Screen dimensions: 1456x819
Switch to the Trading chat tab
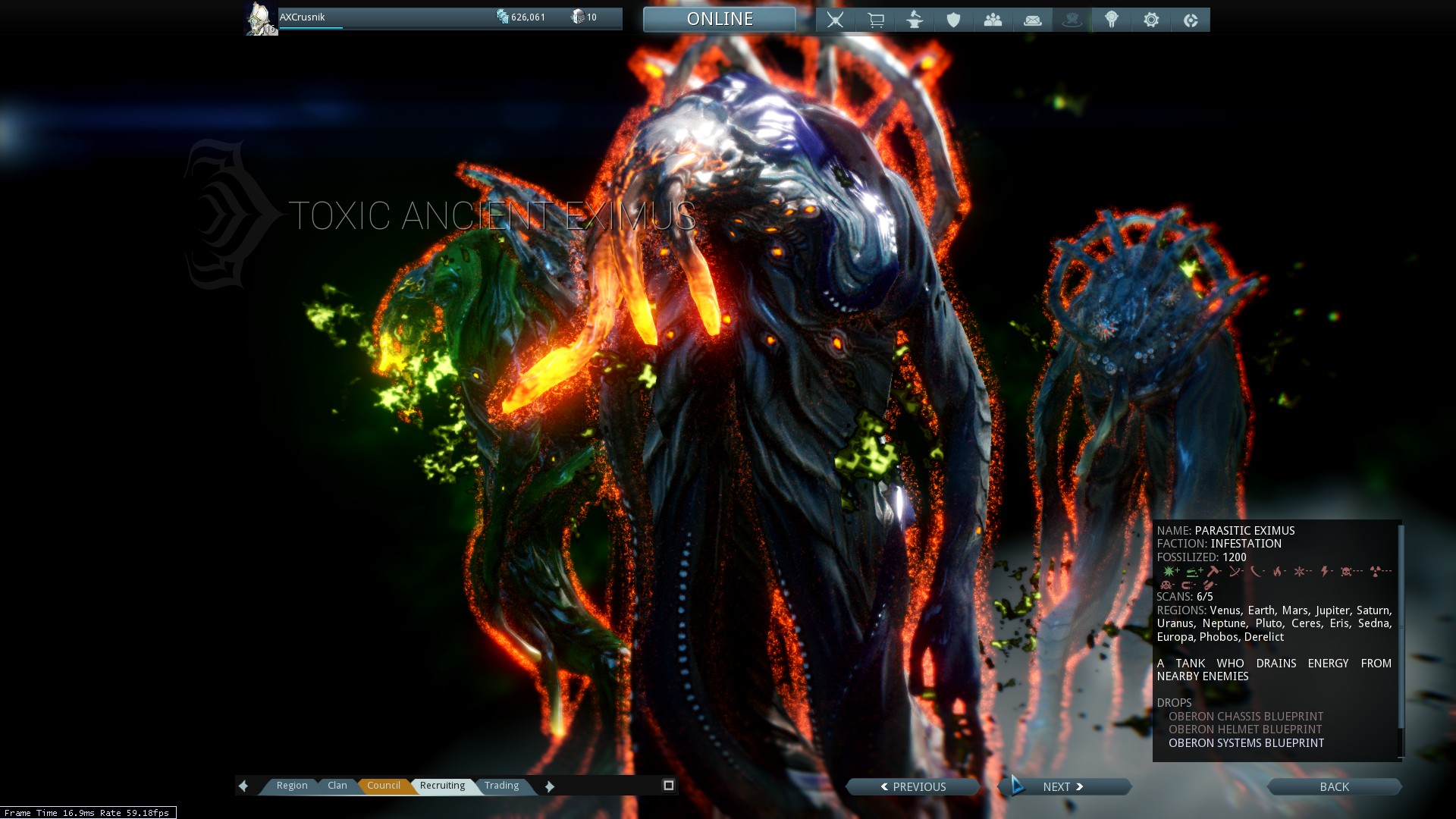click(501, 786)
